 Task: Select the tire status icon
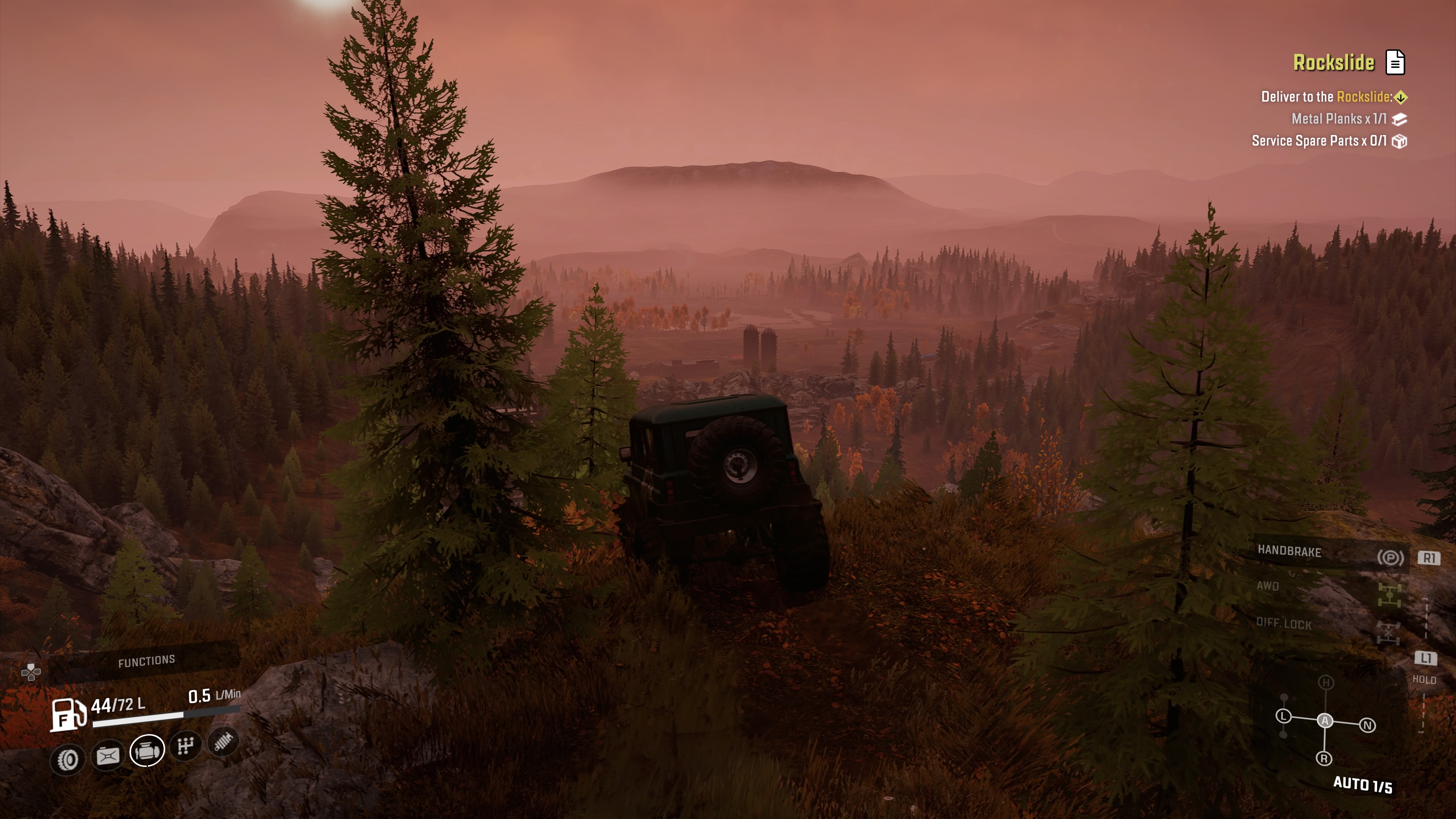tap(68, 759)
